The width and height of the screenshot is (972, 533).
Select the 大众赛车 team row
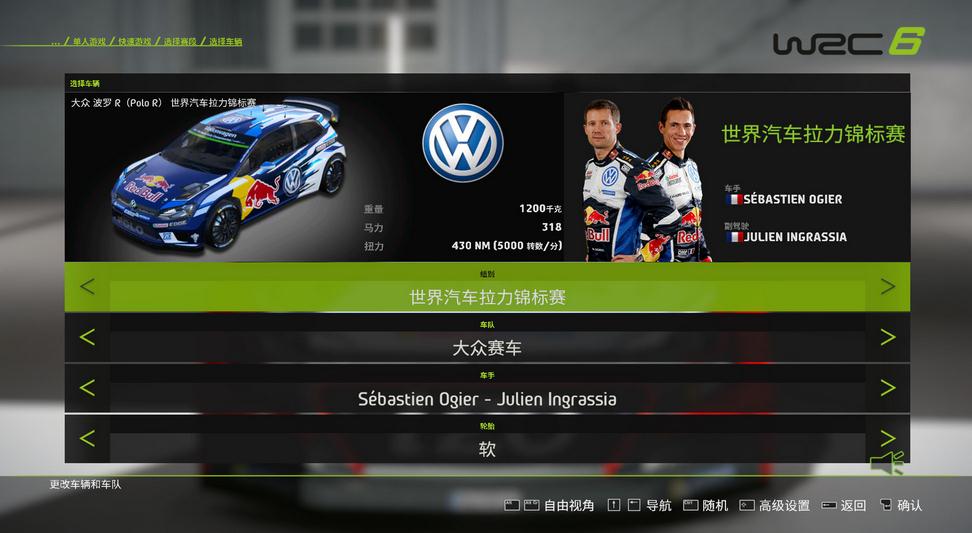tap(487, 348)
